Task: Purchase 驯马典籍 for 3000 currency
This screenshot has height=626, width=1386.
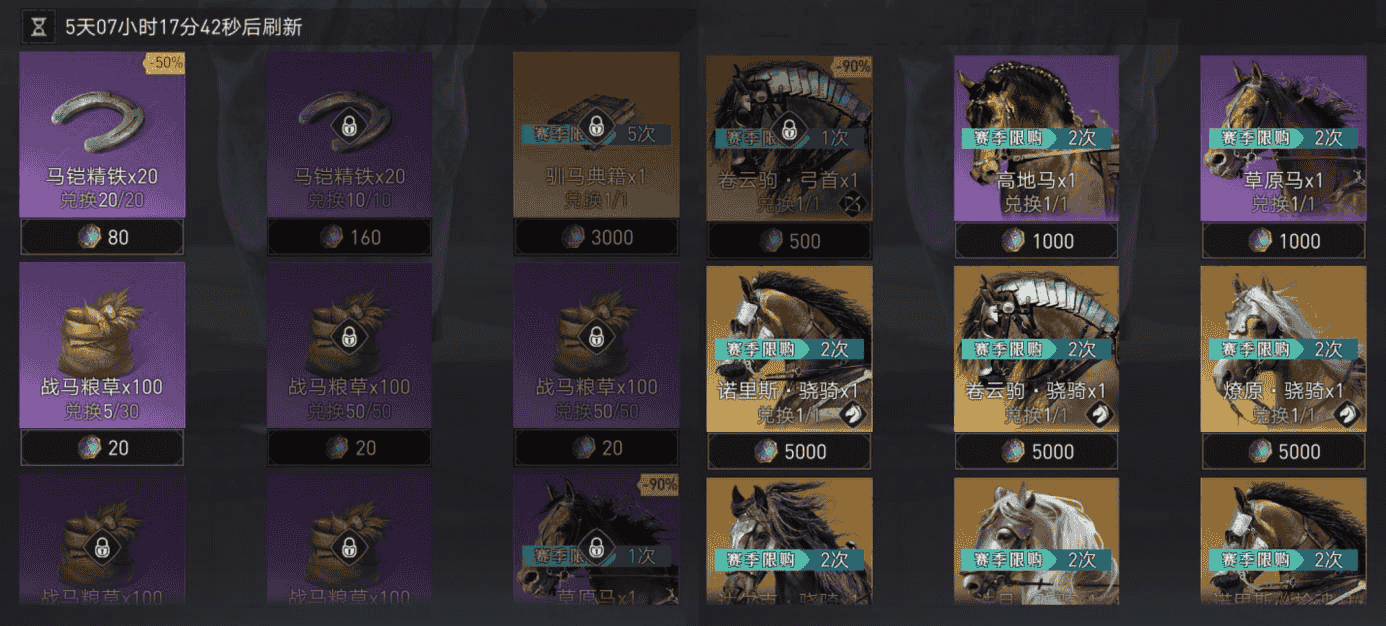Action: tap(596, 238)
